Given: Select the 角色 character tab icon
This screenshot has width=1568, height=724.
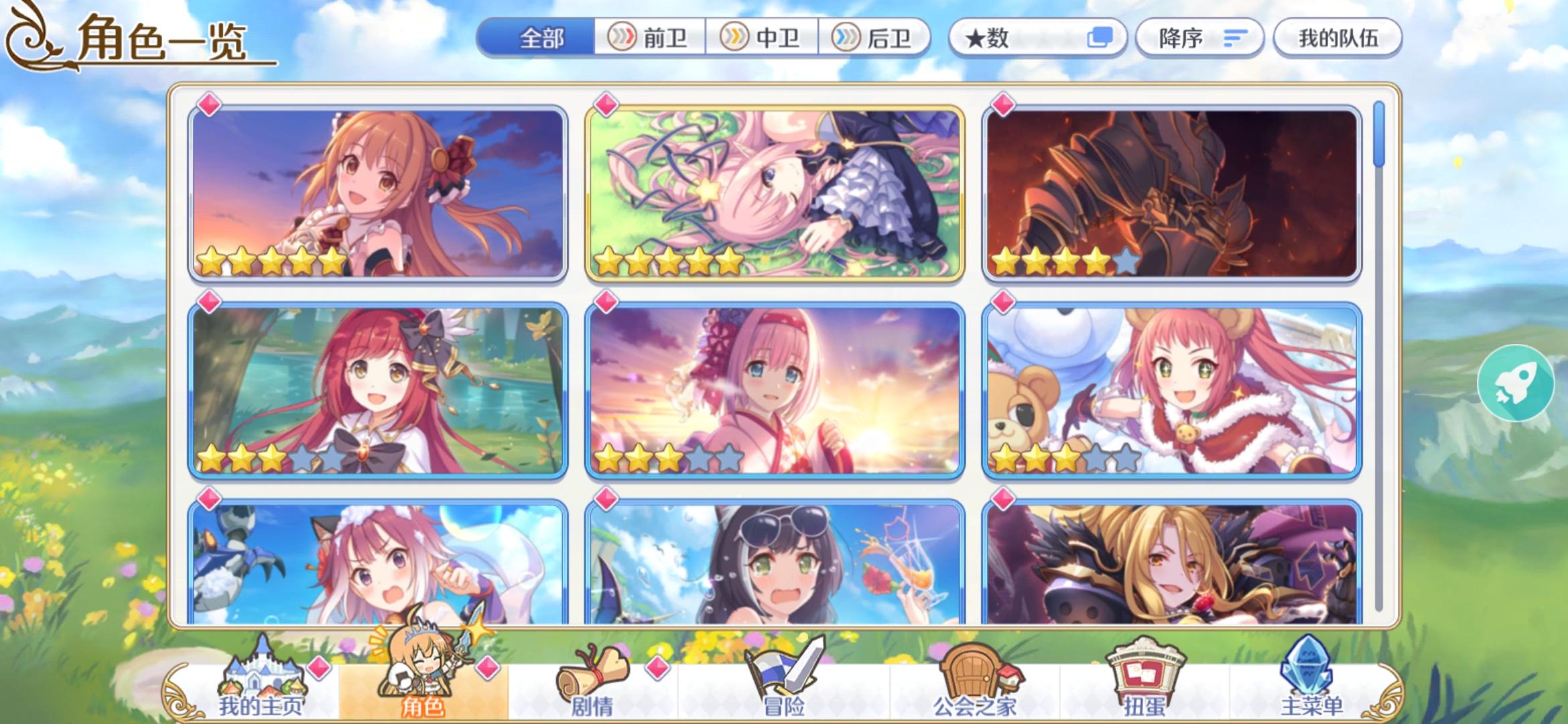Looking at the screenshot, I should [419, 670].
